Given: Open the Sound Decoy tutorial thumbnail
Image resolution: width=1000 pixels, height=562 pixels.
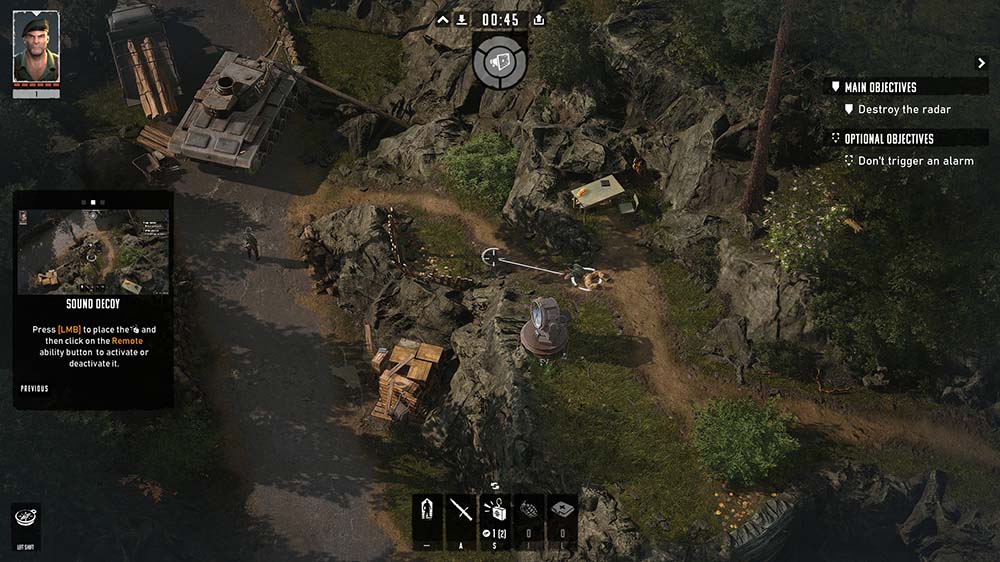Looking at the screenshot, I should tap(93, 251).
